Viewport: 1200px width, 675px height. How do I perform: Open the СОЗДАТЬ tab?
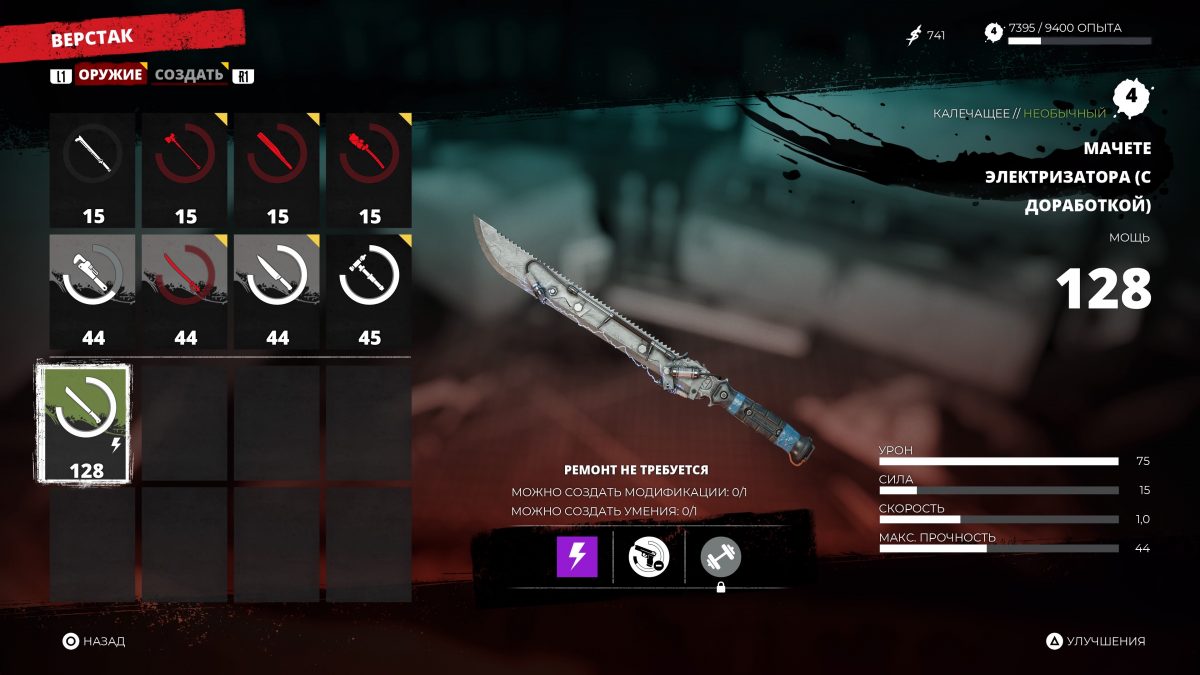[x=189, y=75]
